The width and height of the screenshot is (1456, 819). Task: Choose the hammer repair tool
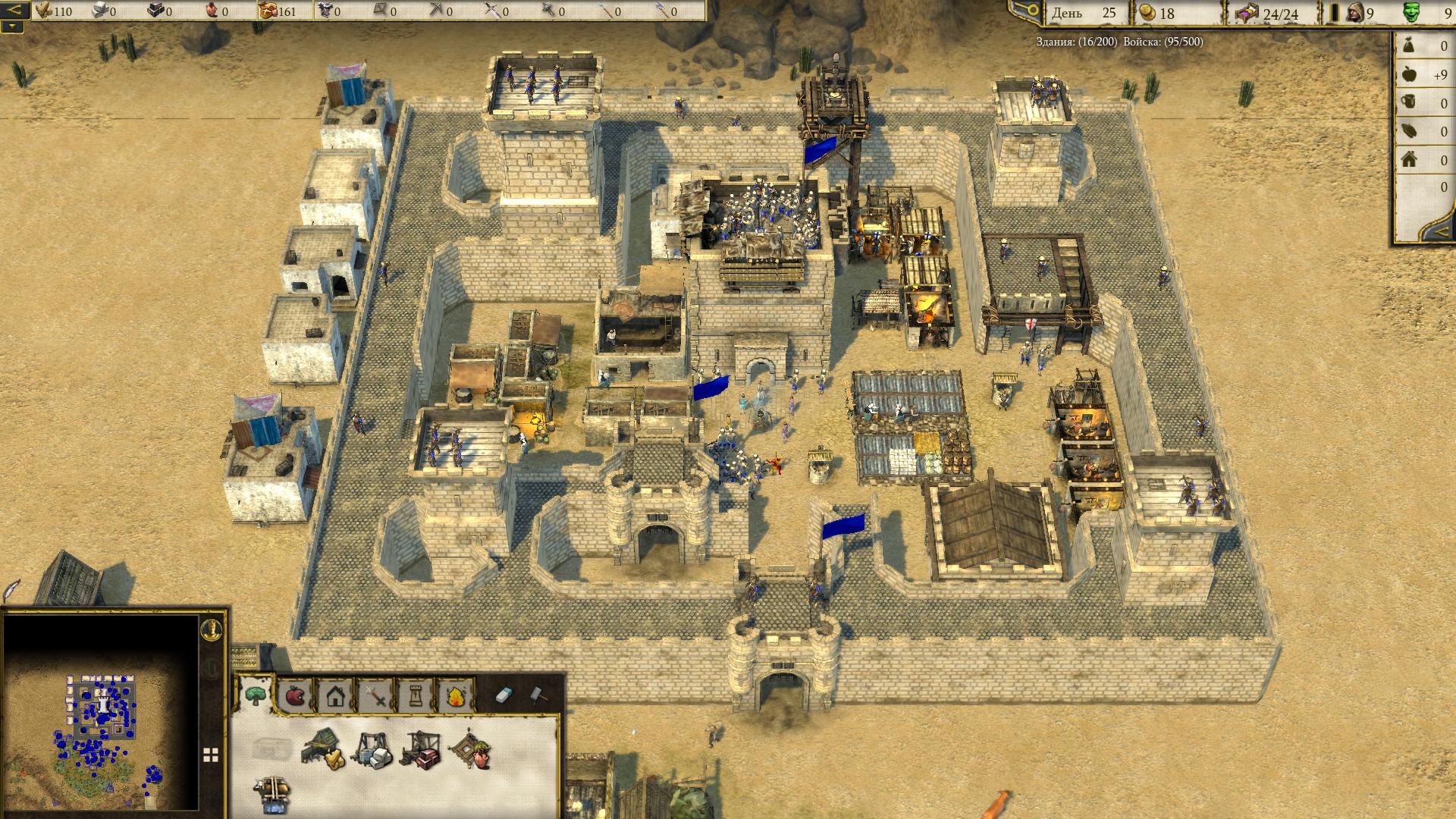(538, 694)
